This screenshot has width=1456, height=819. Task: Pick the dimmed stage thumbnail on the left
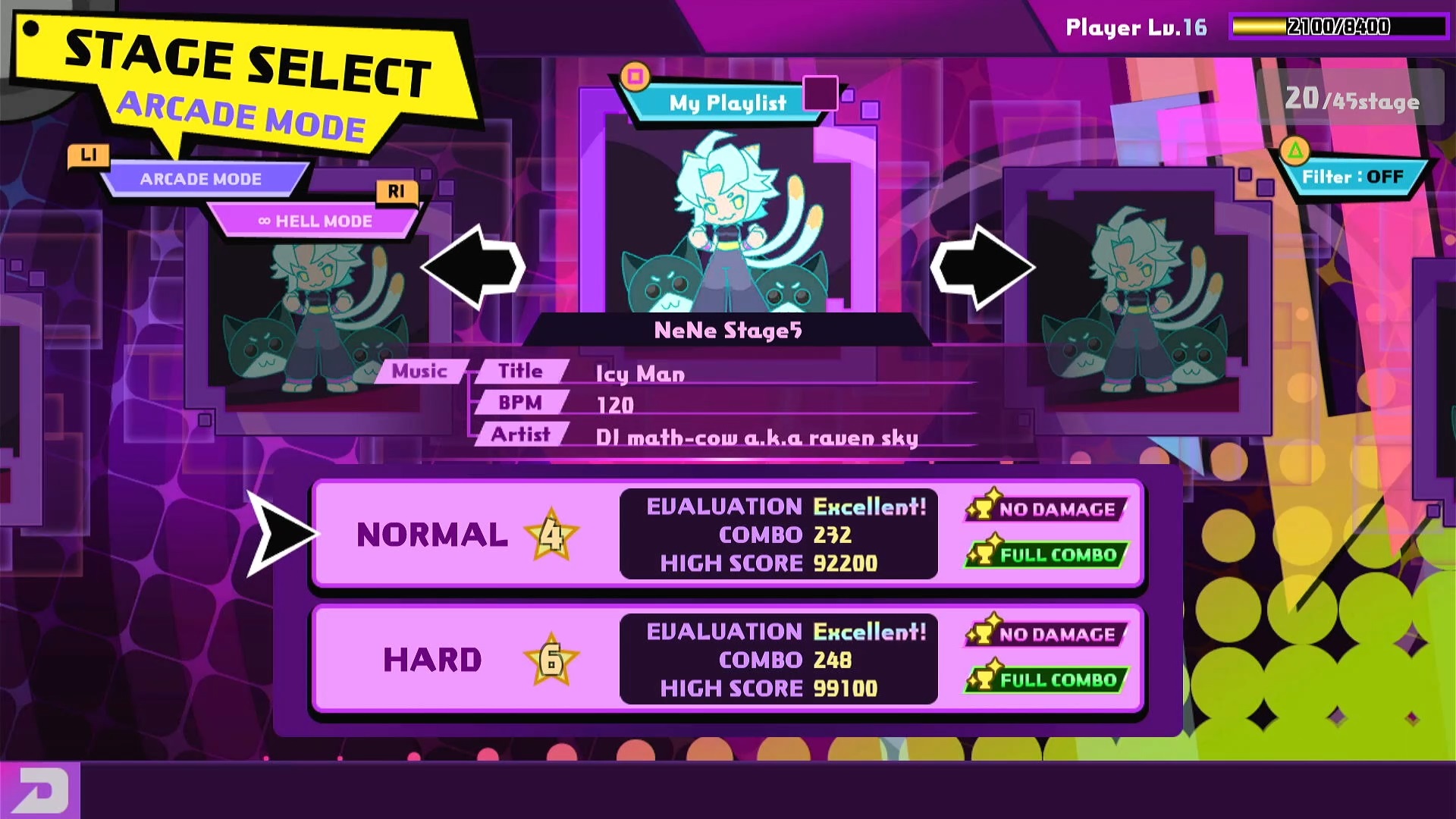click(318, 318)
